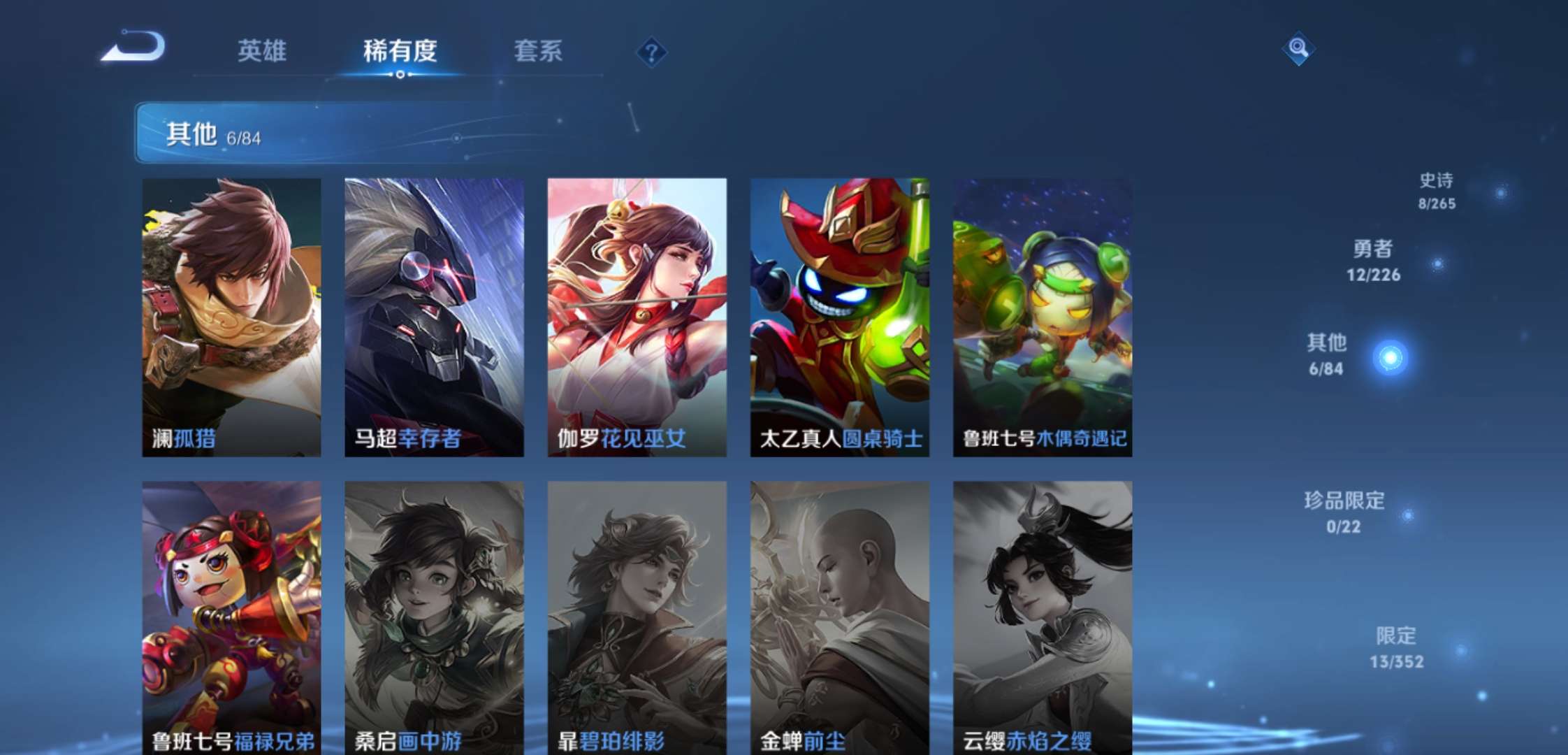Switch to the 套系 tab
1568x755 pixels.
click(538, 51)
